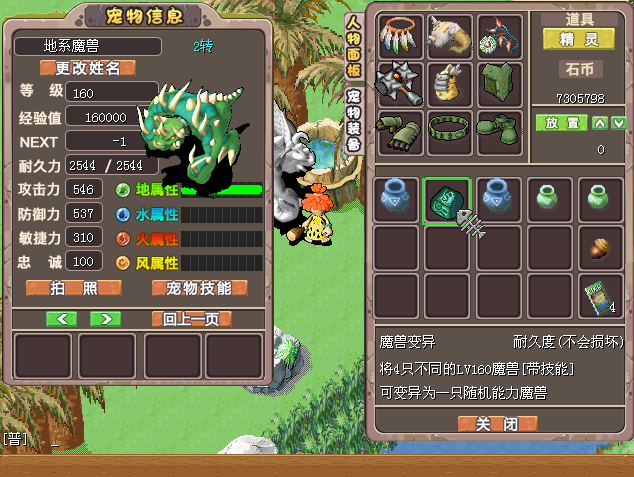The height and width of the screenshot is (477, 634).
Task: Click the 放置 place button
Action: 559,123
